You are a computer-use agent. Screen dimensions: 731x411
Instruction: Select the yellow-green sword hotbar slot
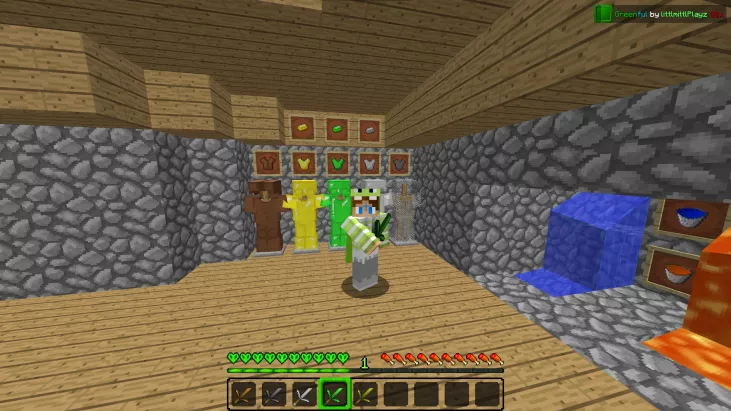click(x=365, y=394)
